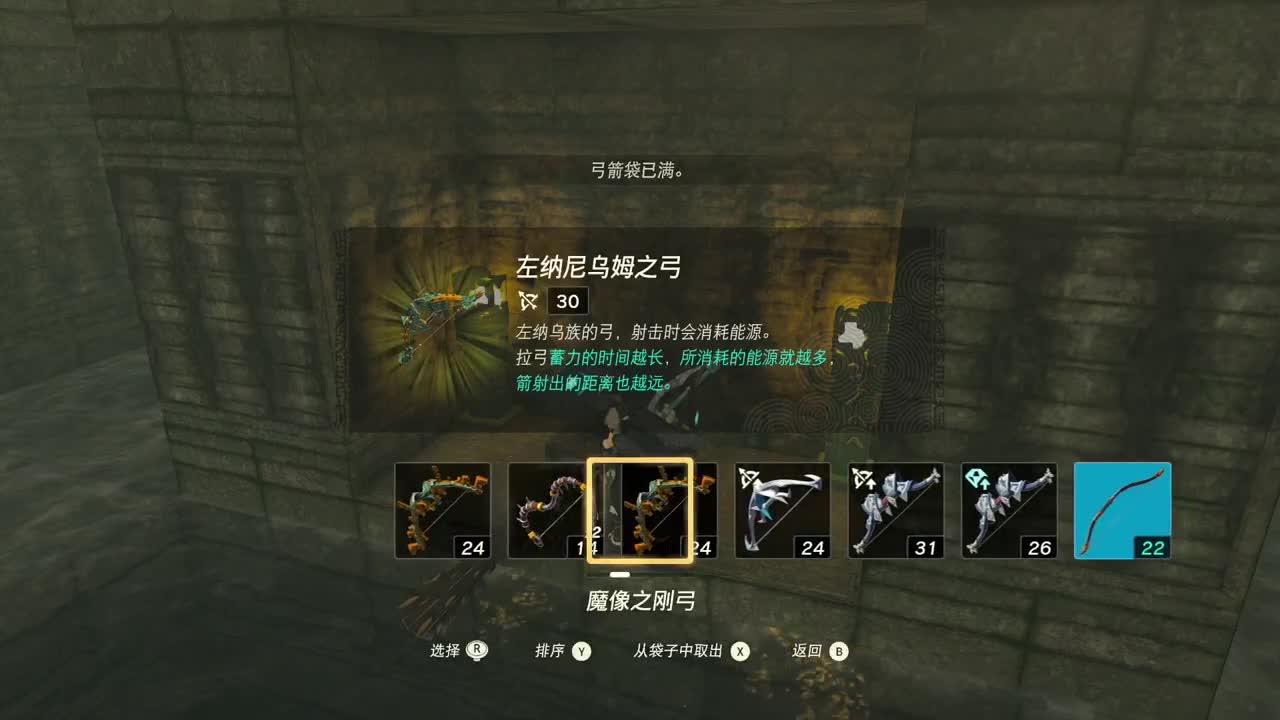The height and width of the screenshot is (720, 1280).
Task: Click the Y button glyph icon
Action: point(582,650)
